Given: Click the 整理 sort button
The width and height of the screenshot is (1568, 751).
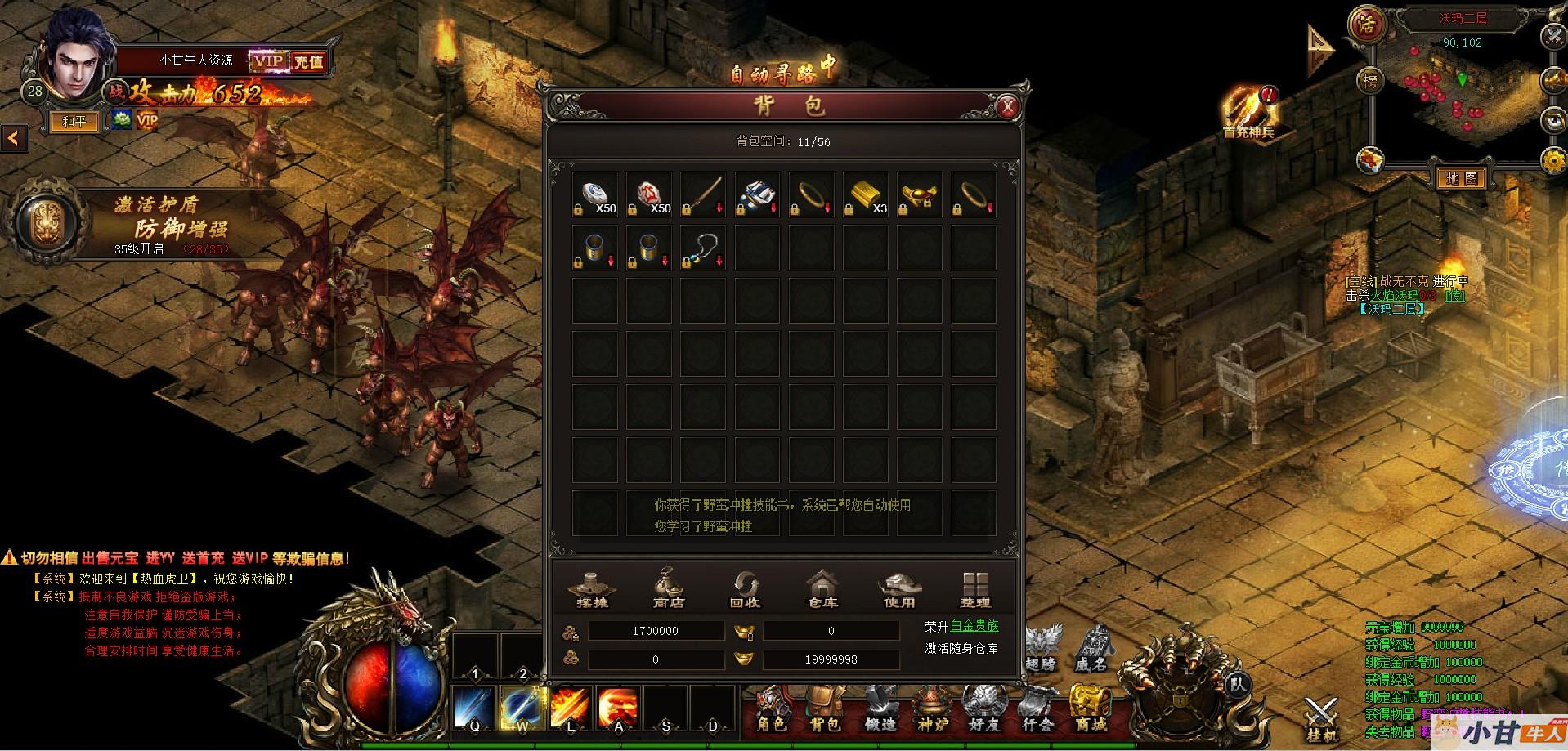Looking at the screenshot, I should click(x=975, y=589).
